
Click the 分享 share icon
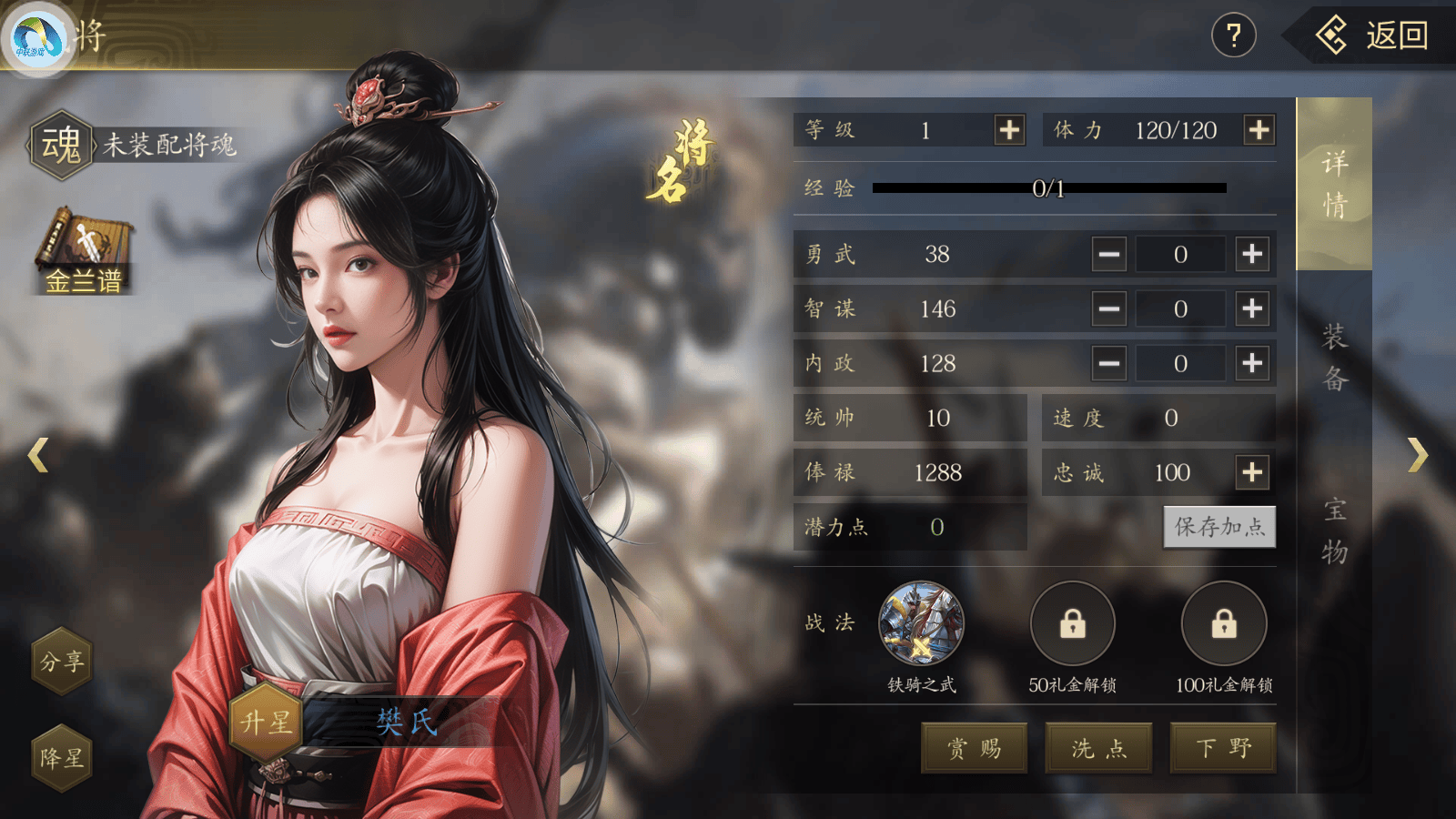pos(61,662)
